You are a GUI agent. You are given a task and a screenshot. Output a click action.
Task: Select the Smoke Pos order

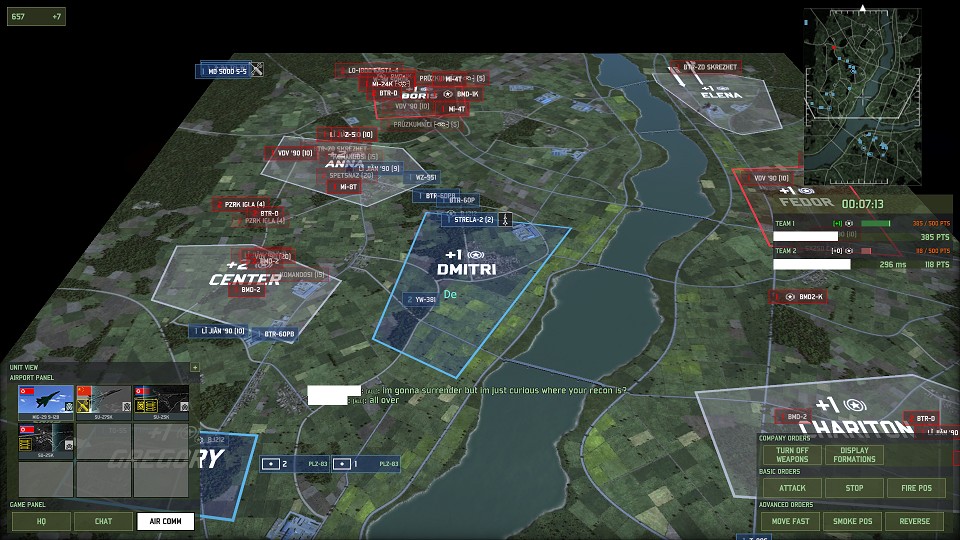[x=854, y=521]
